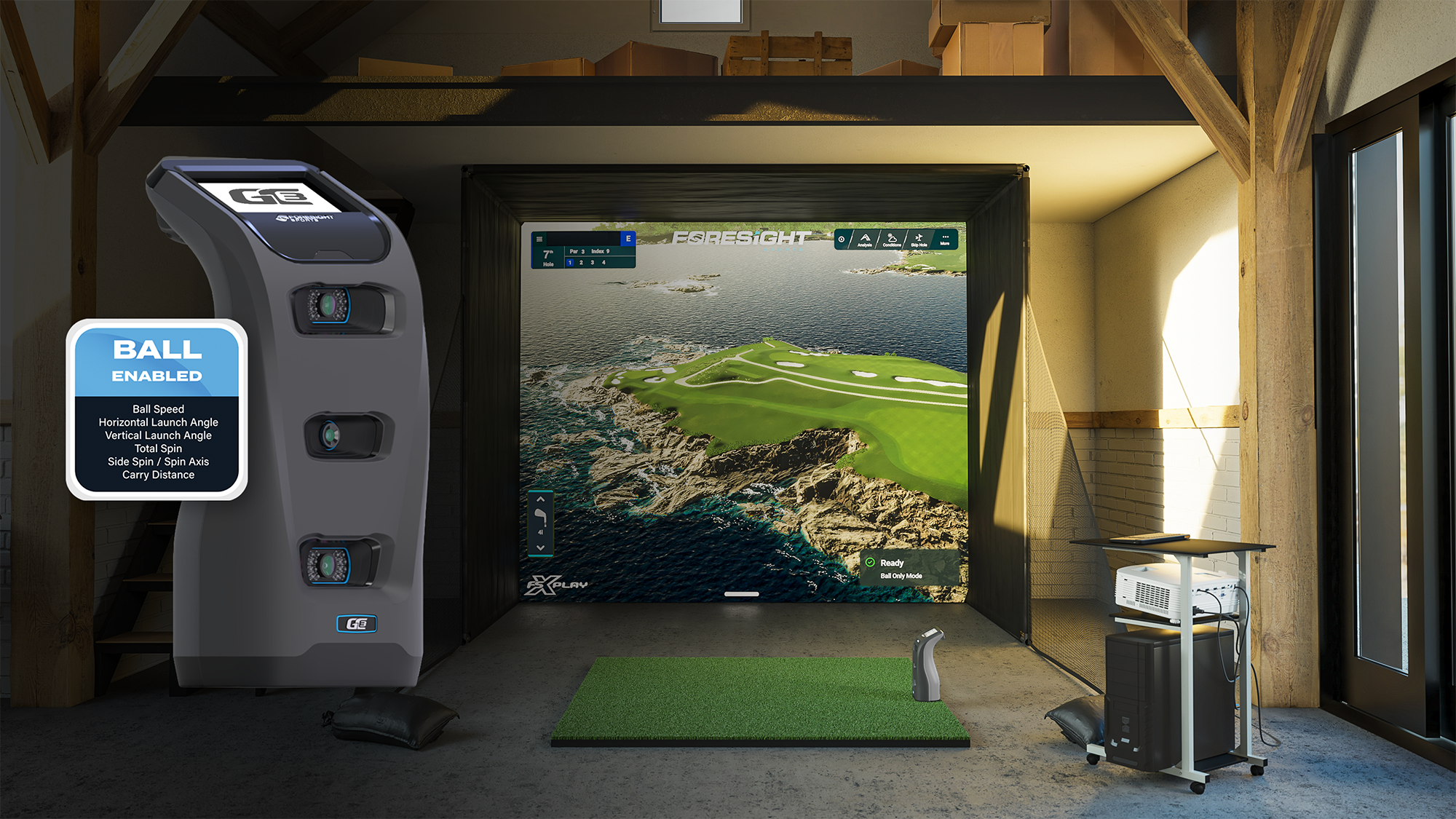Click the up chevron on the club selector
The height and width of the screenshot is (819, 1456).
click(x=540, y=499)
